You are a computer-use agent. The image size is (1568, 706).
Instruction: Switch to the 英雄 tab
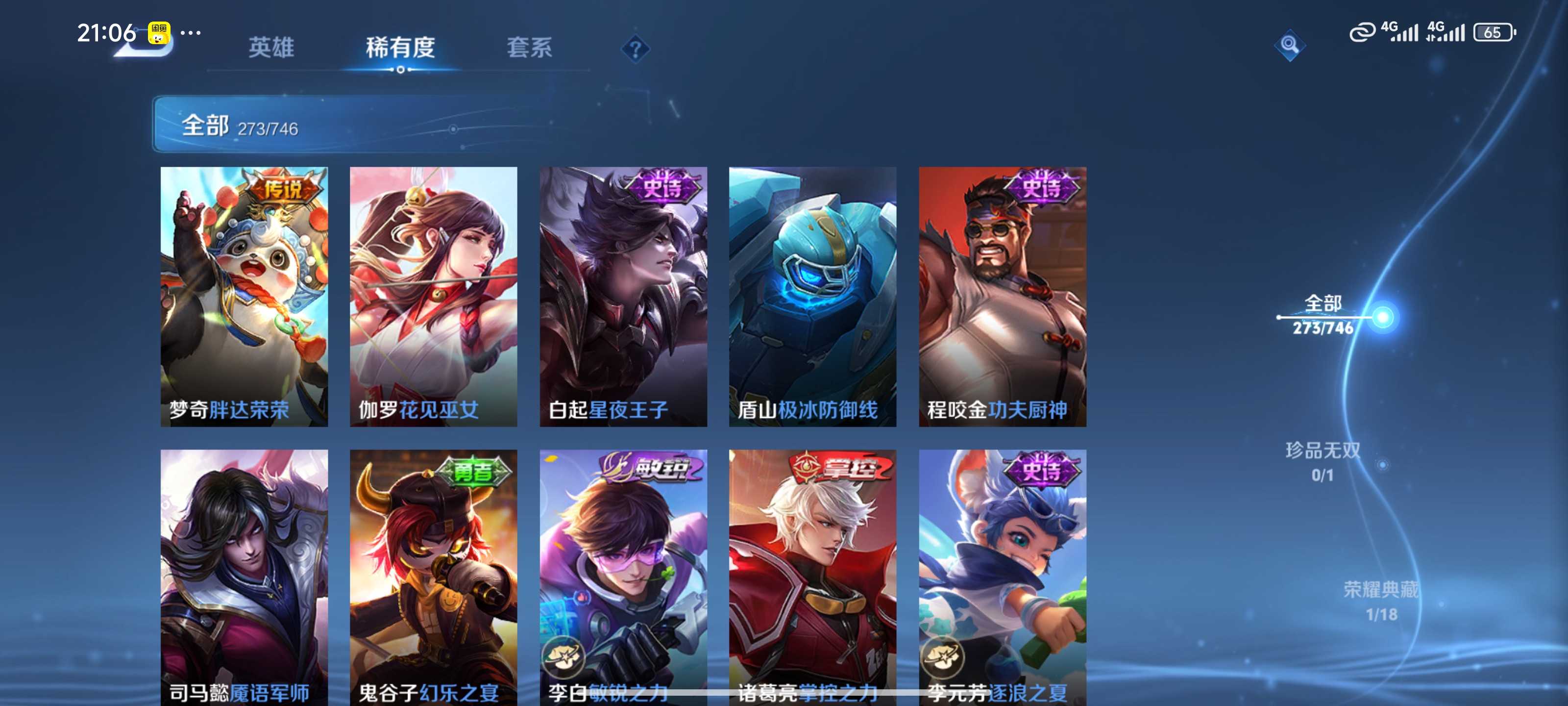point(271,48)
